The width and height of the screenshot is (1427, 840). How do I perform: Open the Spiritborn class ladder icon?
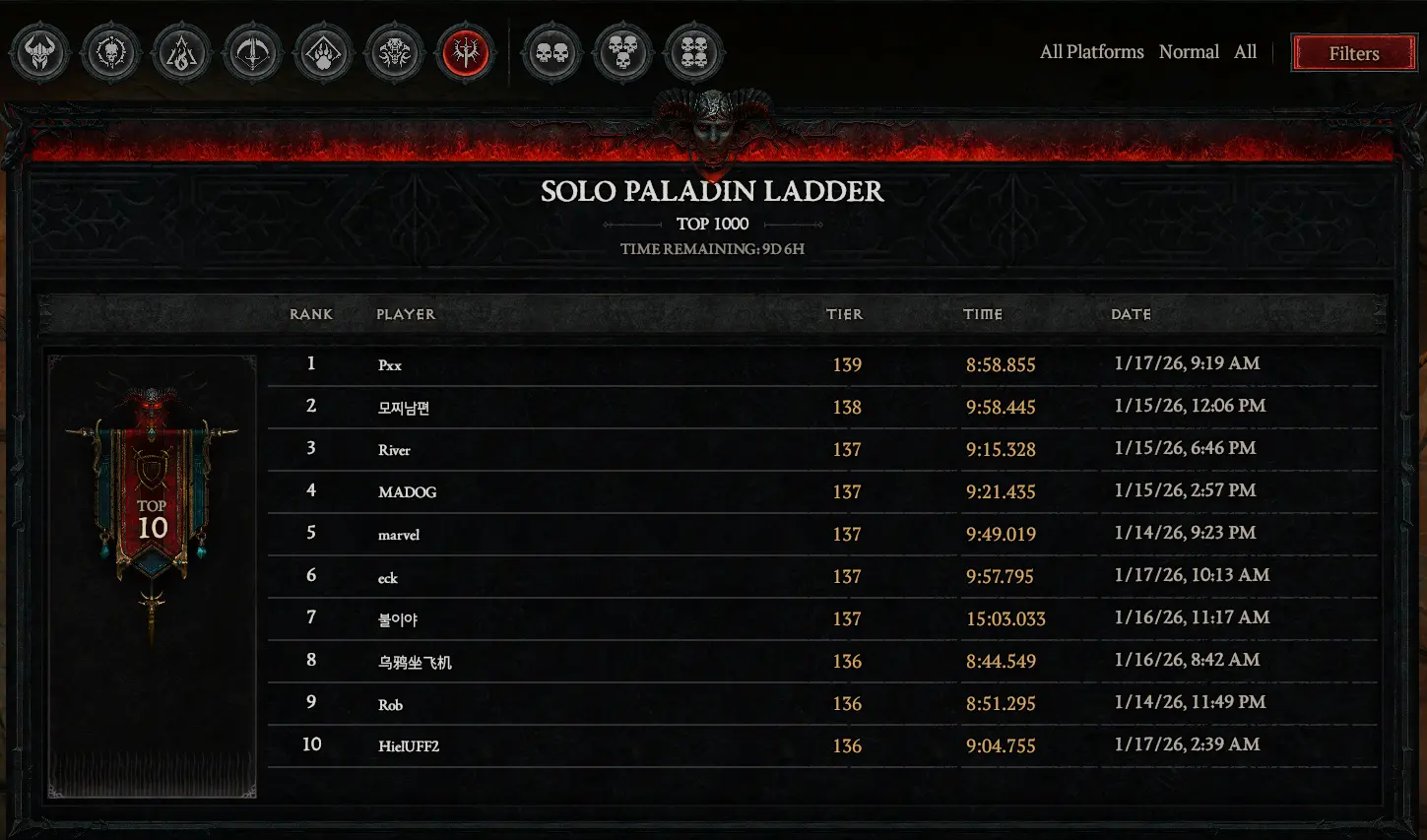[x=394, y=53]
